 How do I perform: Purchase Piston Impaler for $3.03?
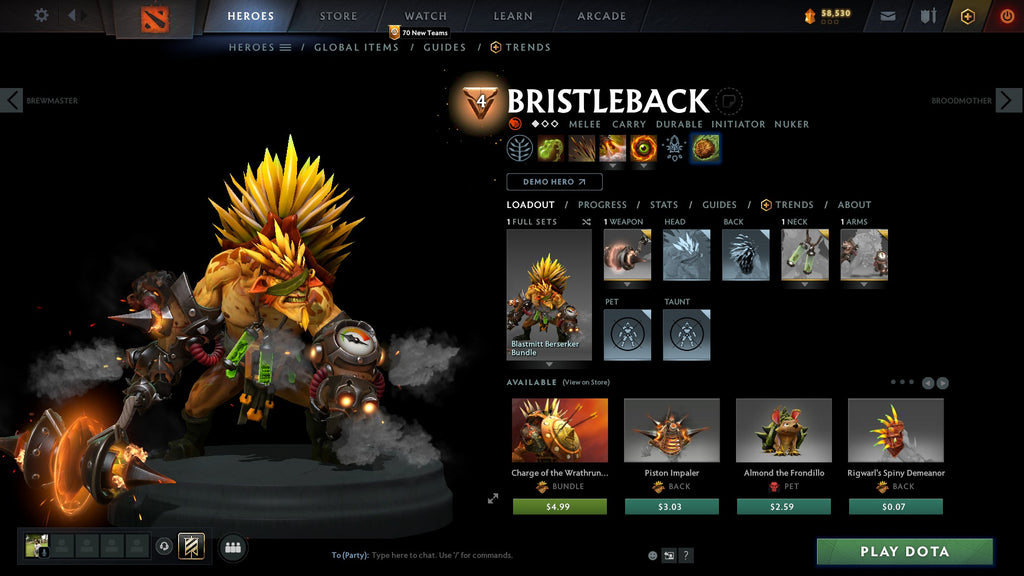point(671,507)
